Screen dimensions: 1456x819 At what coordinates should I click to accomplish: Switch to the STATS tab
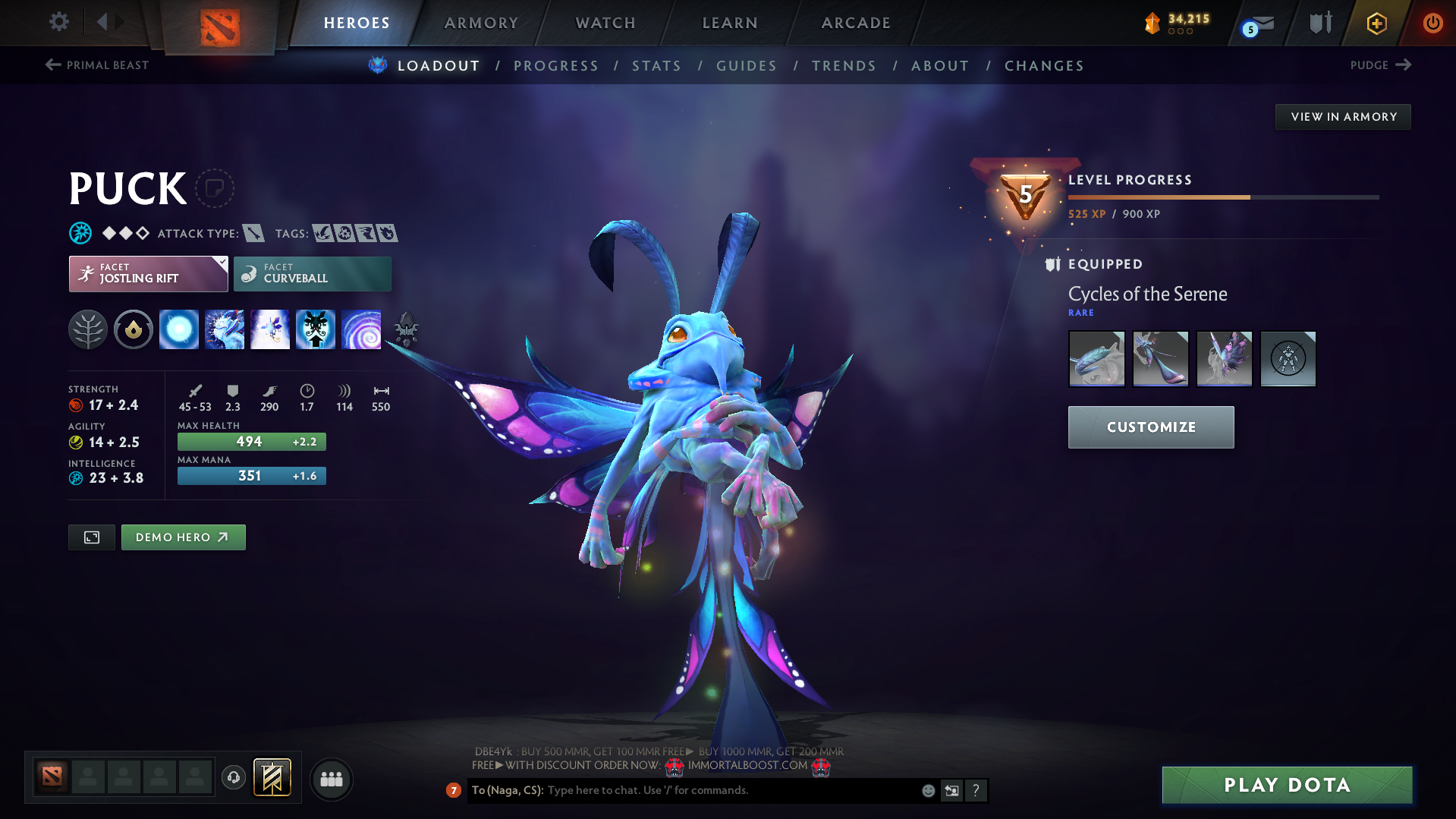pyautogui.click(x=656, y=65)
